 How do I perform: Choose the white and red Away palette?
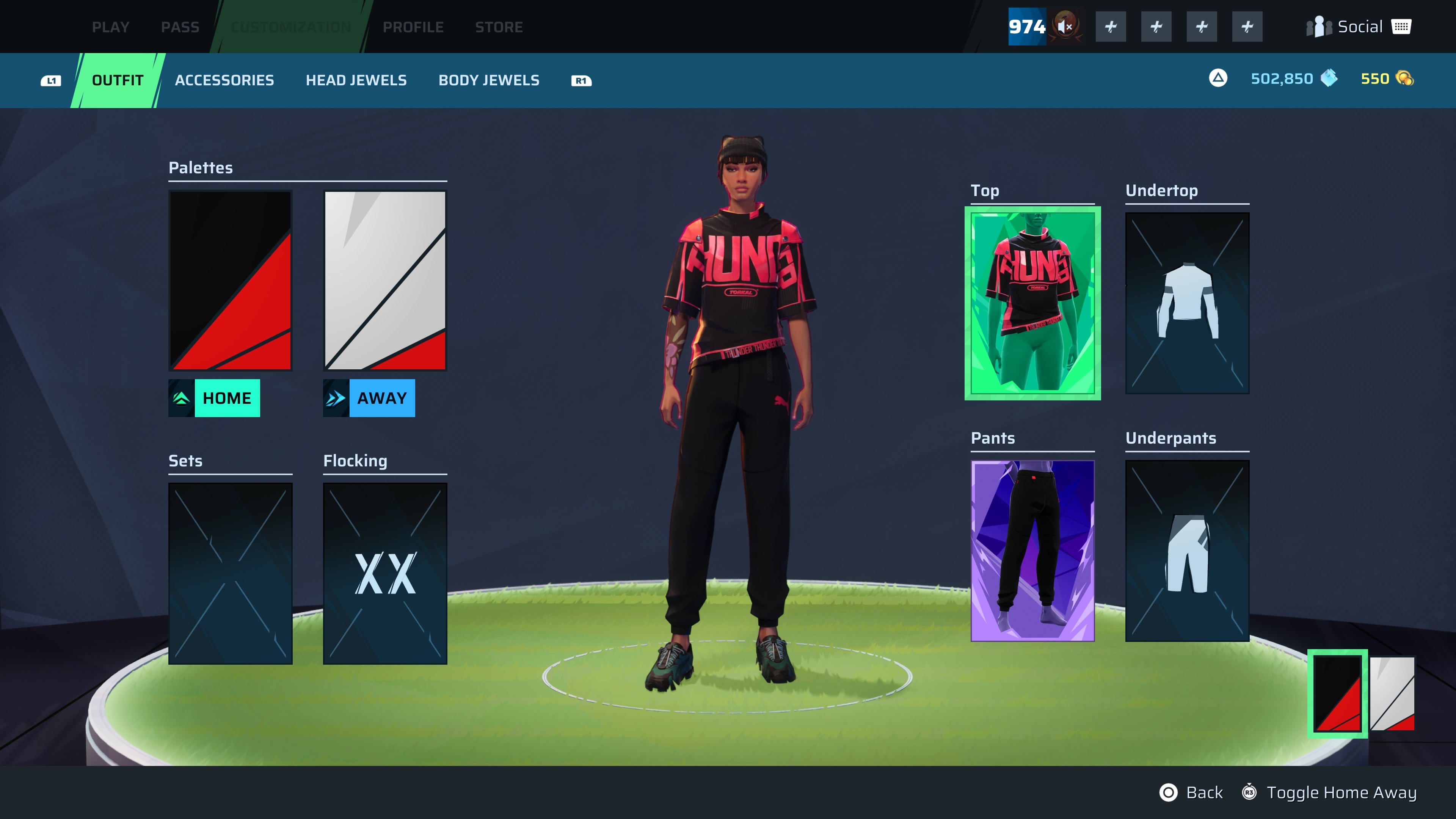pos(385,280)
